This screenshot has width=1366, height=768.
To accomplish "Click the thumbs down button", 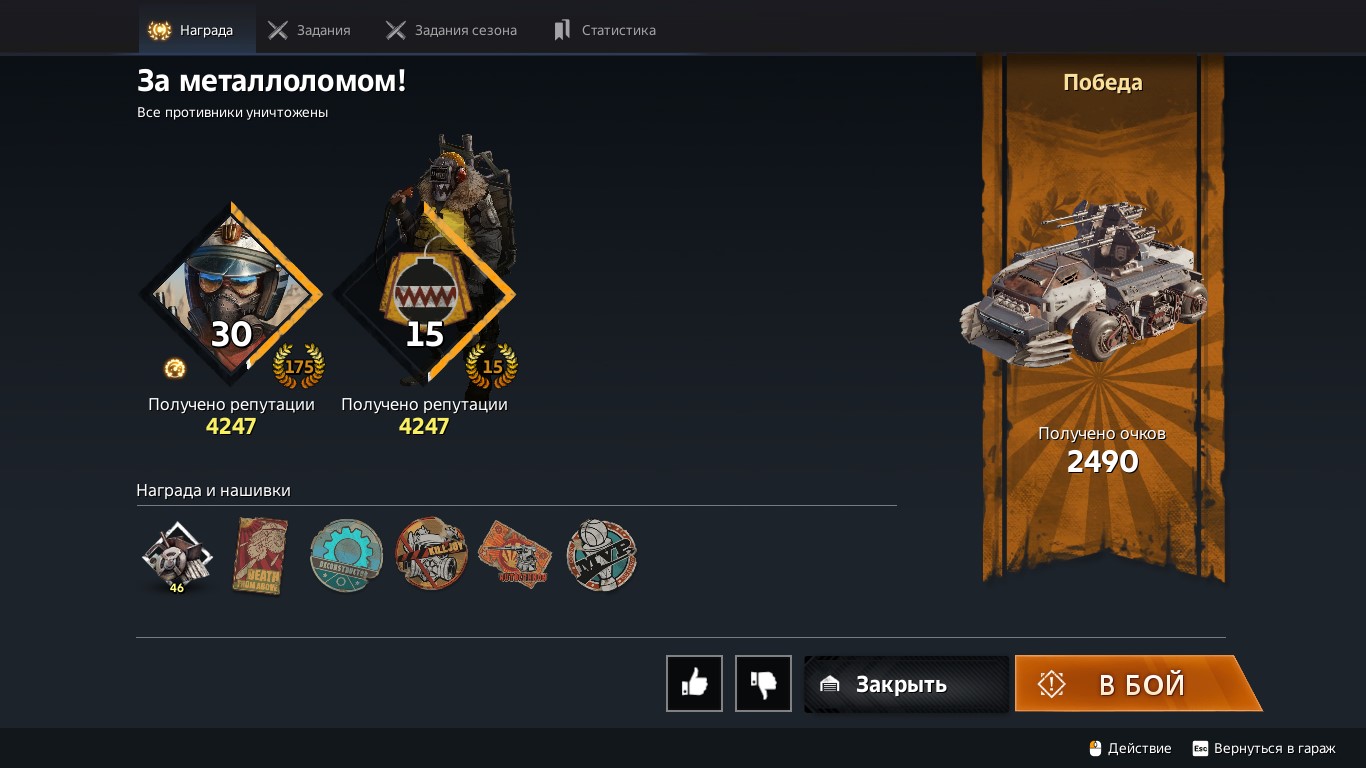I will [763, 684].
